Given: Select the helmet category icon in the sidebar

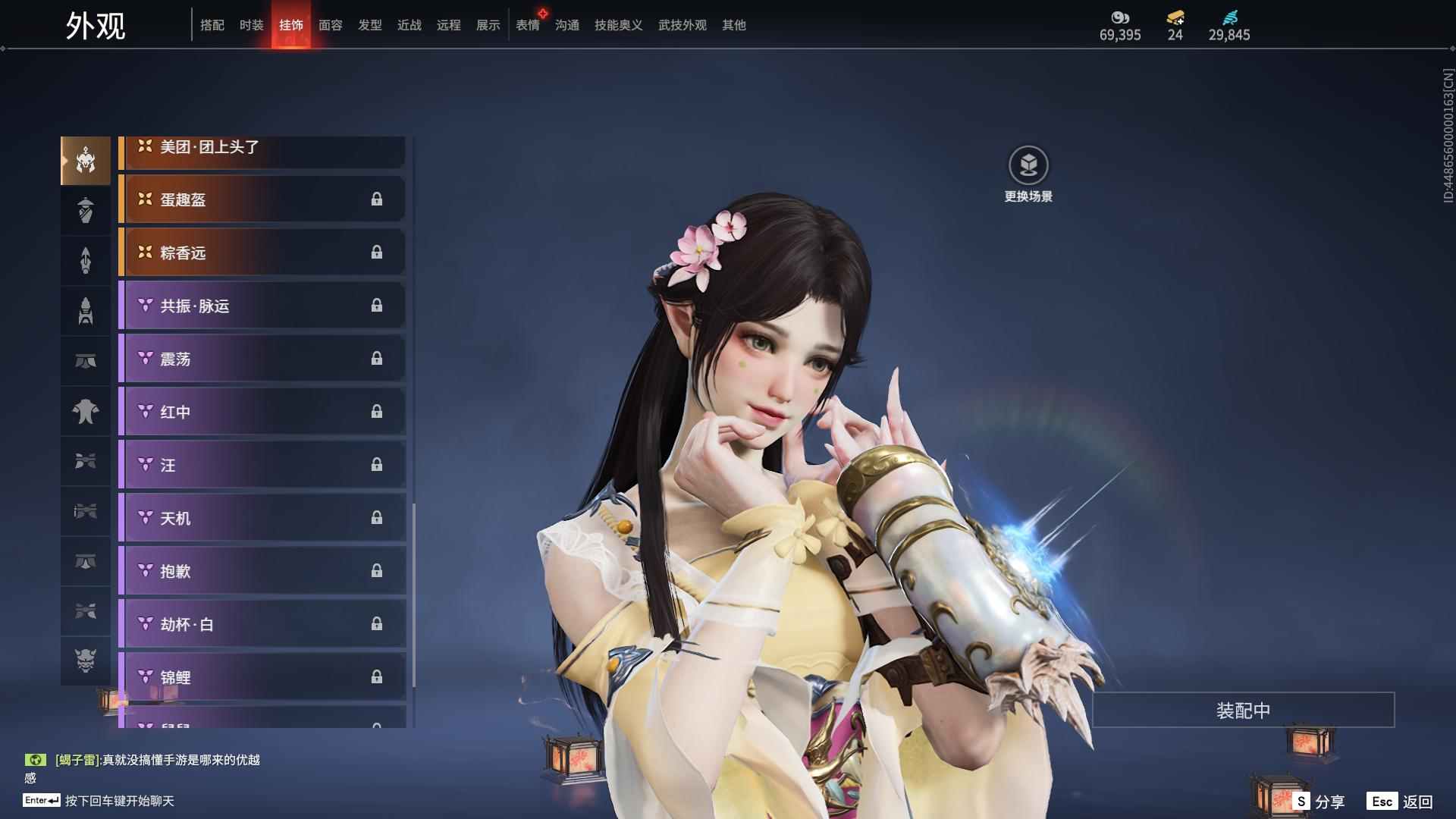Looking at the screenshot, I should click(85, 161).
